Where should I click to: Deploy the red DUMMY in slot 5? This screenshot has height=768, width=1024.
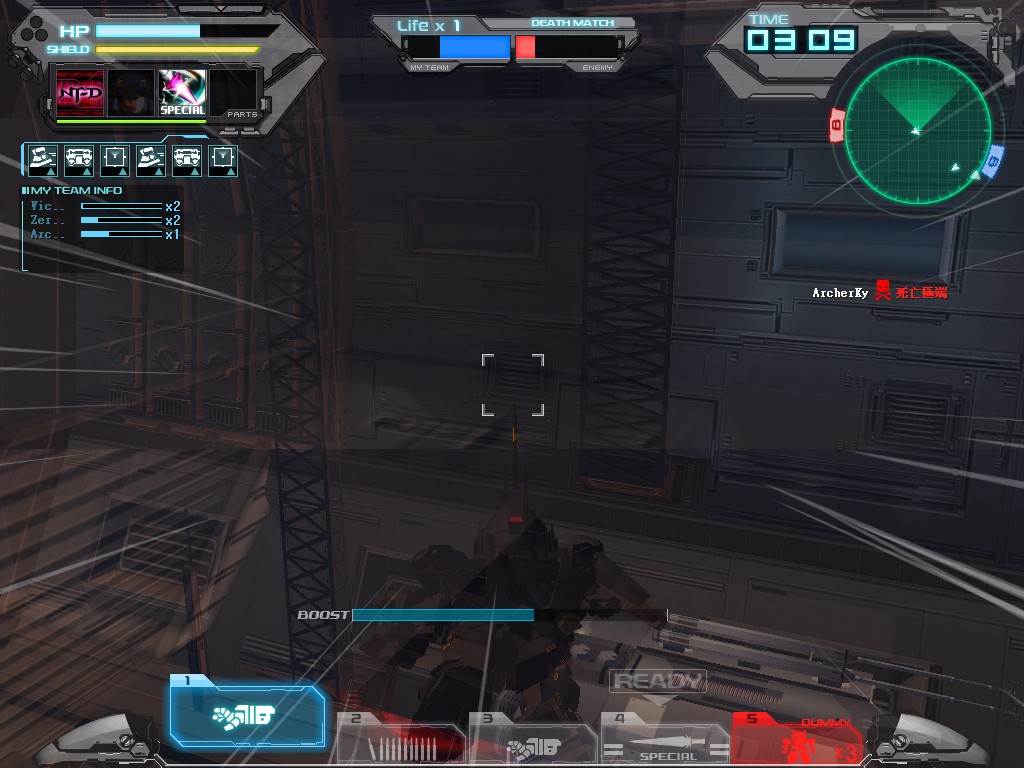pos(796,739)
